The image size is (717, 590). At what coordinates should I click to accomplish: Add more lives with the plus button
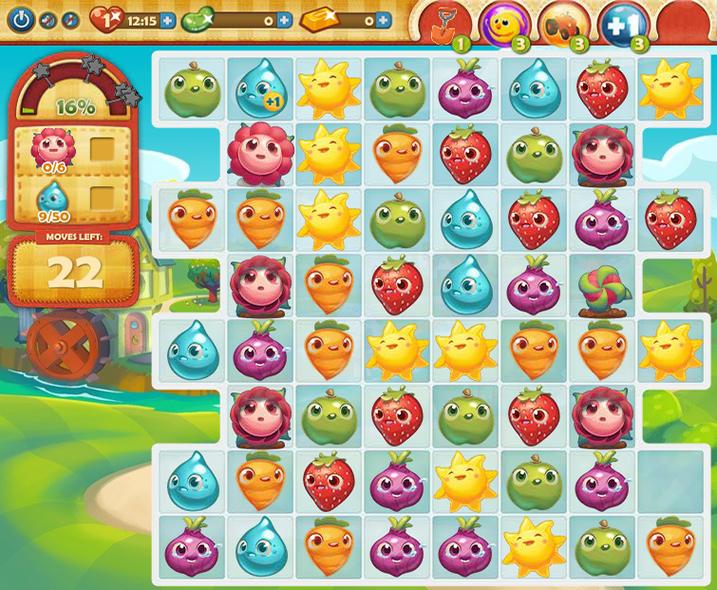pos(167,20)
